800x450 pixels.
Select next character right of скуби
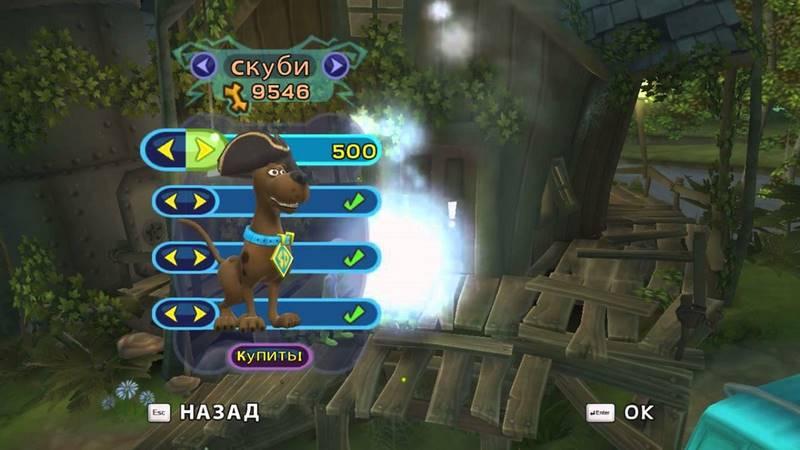(x=336, y=66)
